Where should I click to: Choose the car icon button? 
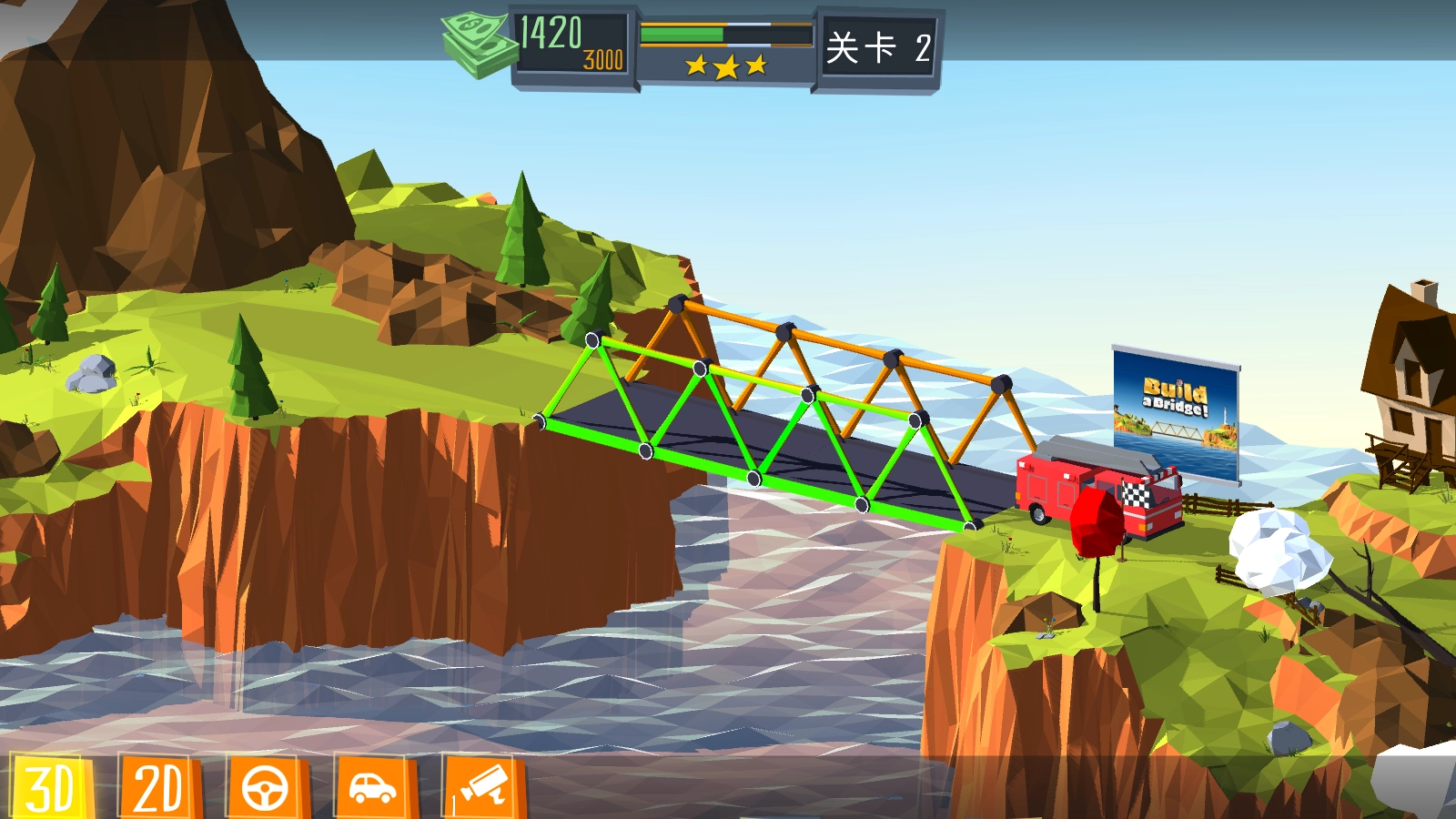point(374,786)
